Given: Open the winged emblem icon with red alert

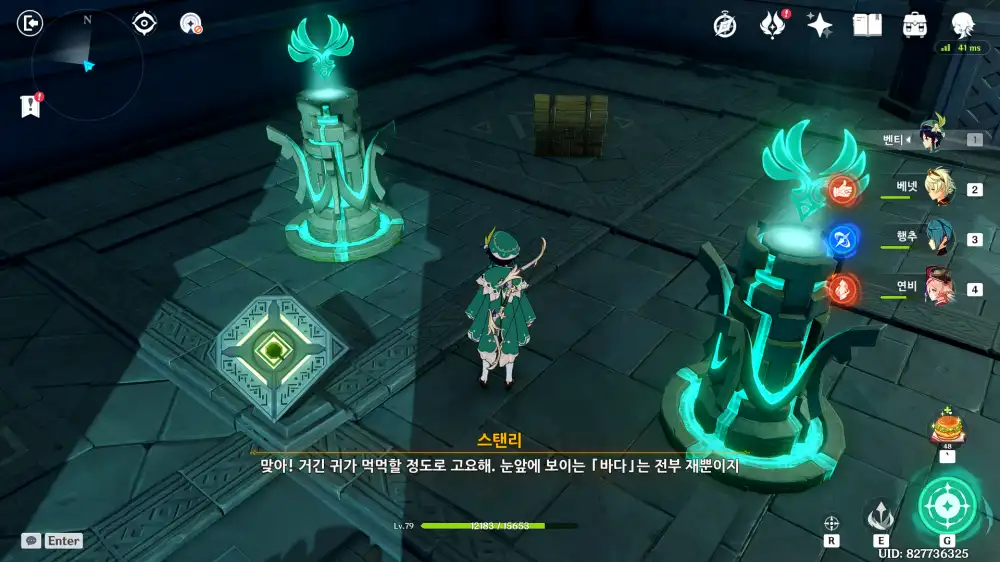Looking at the screenshot, I should tap(772, 25).
